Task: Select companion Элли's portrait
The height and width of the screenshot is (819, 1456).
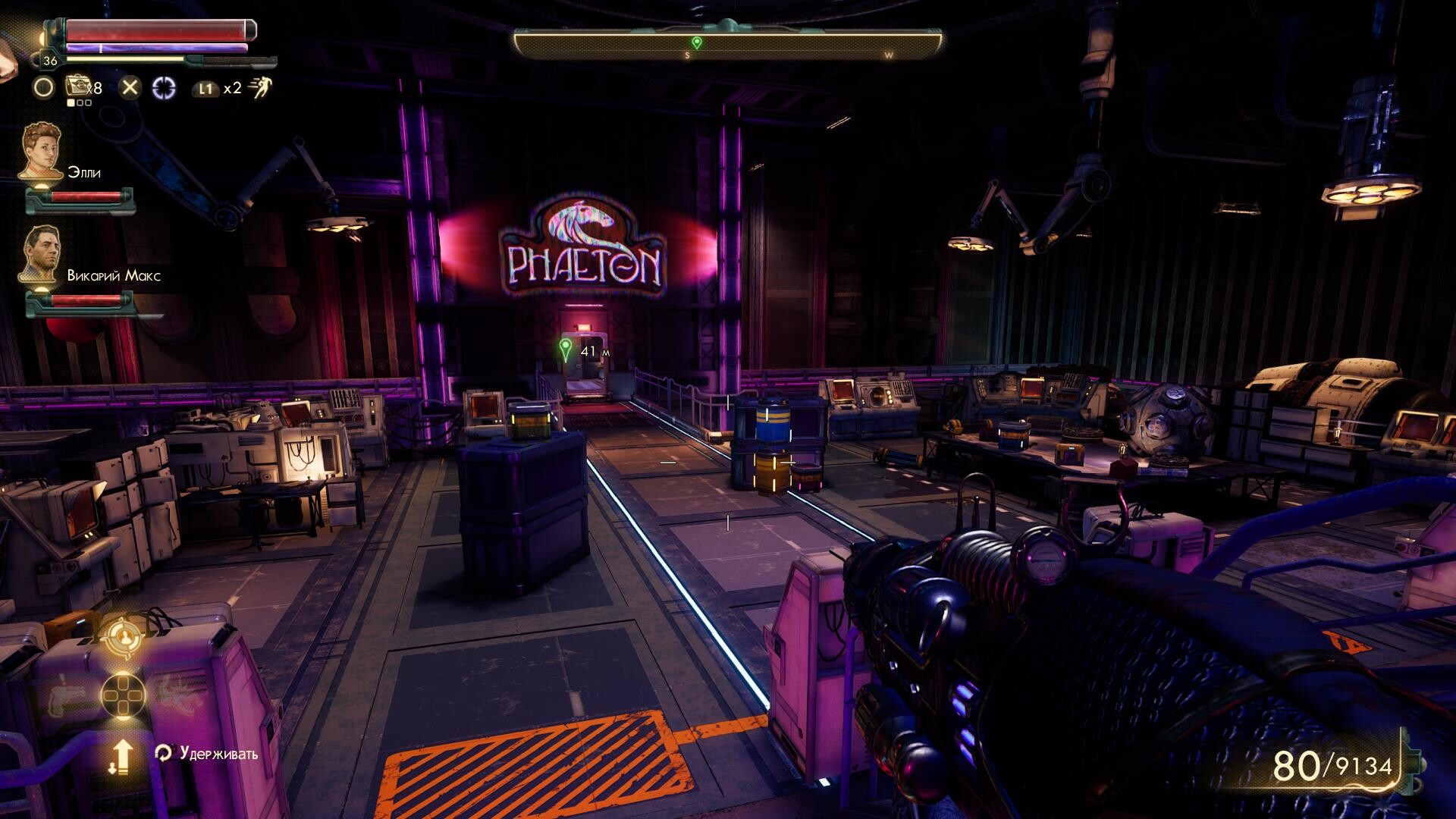Action: point(41,152)
